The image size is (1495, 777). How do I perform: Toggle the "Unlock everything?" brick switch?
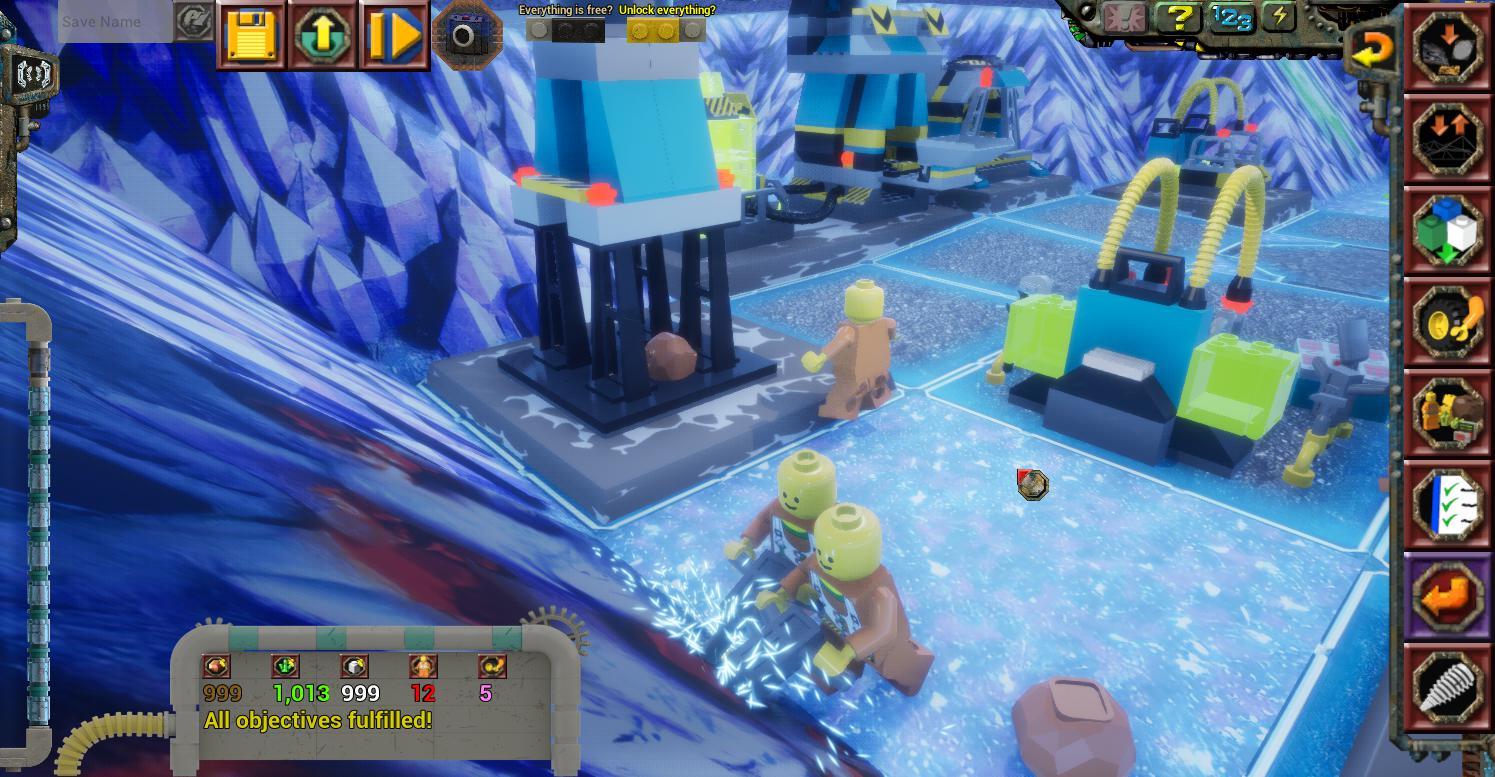pyautogui.click(x=666, y=30)
